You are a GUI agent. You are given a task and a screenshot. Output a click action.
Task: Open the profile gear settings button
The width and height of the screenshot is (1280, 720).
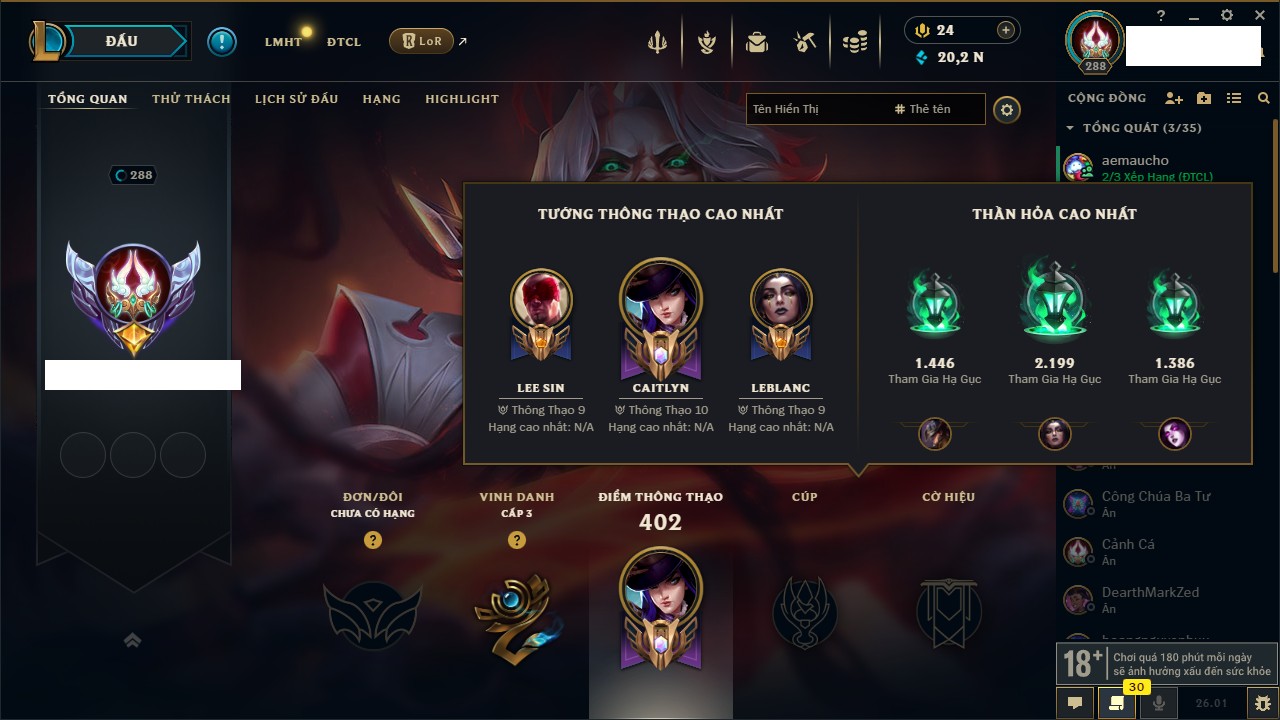pos(1007,109)
